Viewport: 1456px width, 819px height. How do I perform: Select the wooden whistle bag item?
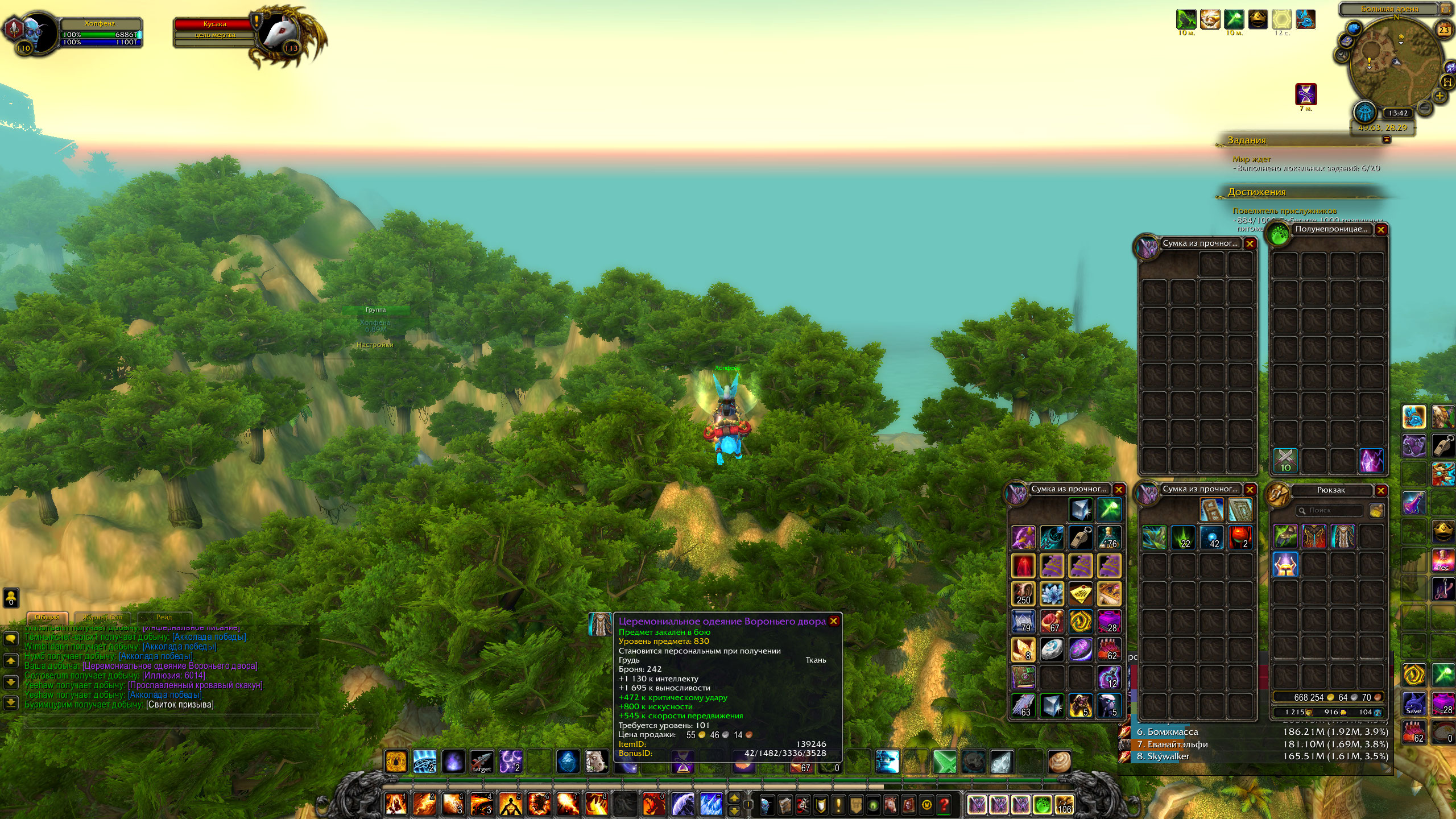coord(1080,537)
